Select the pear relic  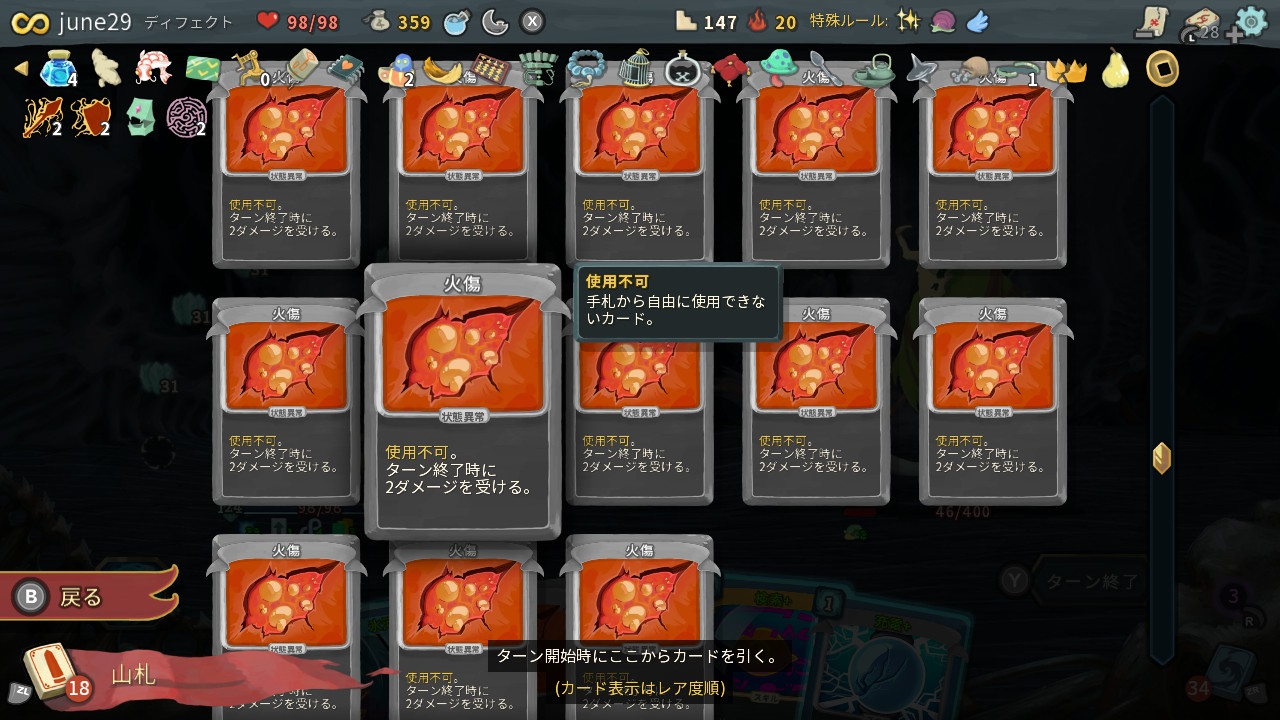coord(1115,71)
